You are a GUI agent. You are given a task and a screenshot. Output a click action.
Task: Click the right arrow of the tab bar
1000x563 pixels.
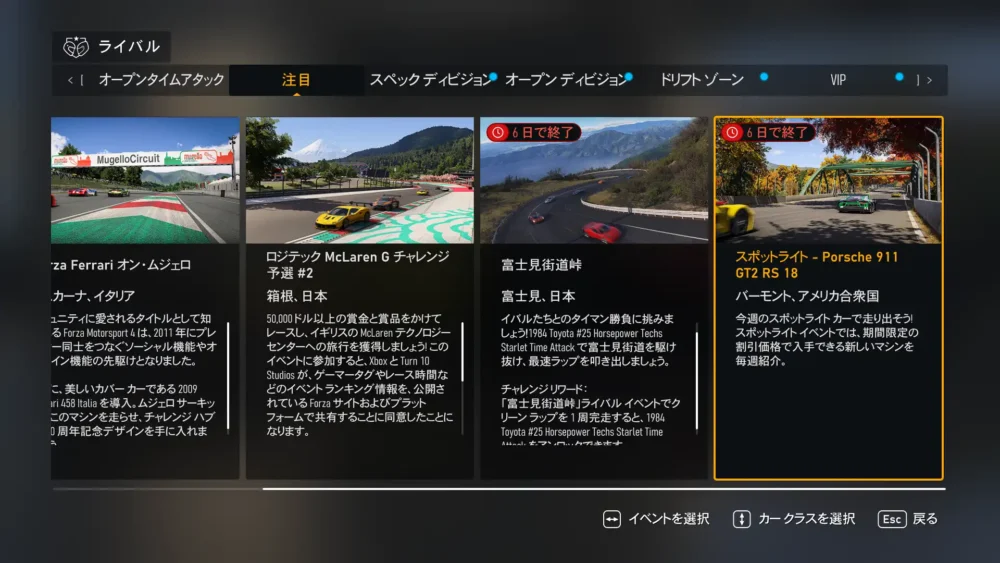click(x=930, y=80)
